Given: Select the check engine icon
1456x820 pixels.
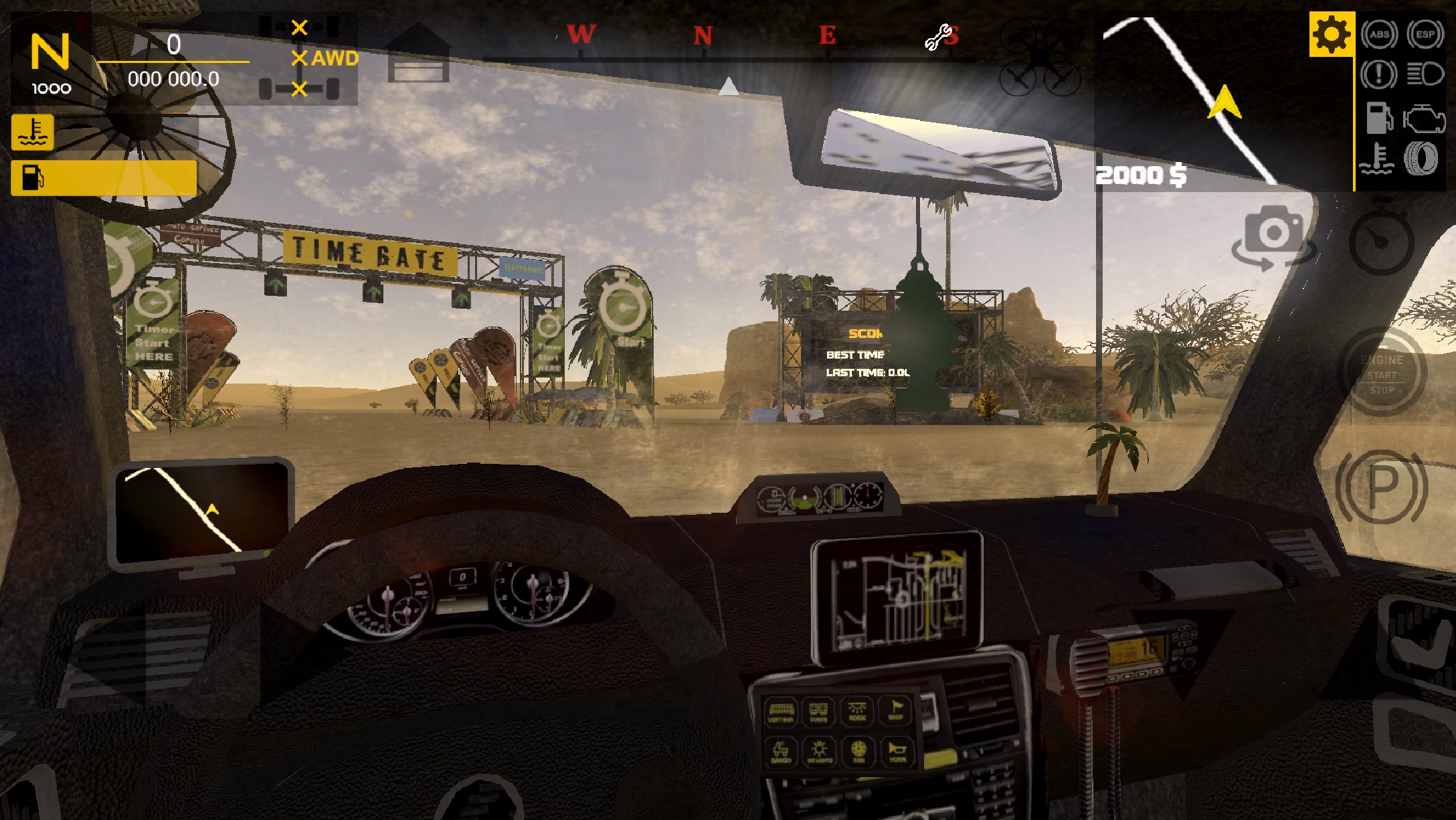Looking at the screenshot, I should tap(1425, 119).
